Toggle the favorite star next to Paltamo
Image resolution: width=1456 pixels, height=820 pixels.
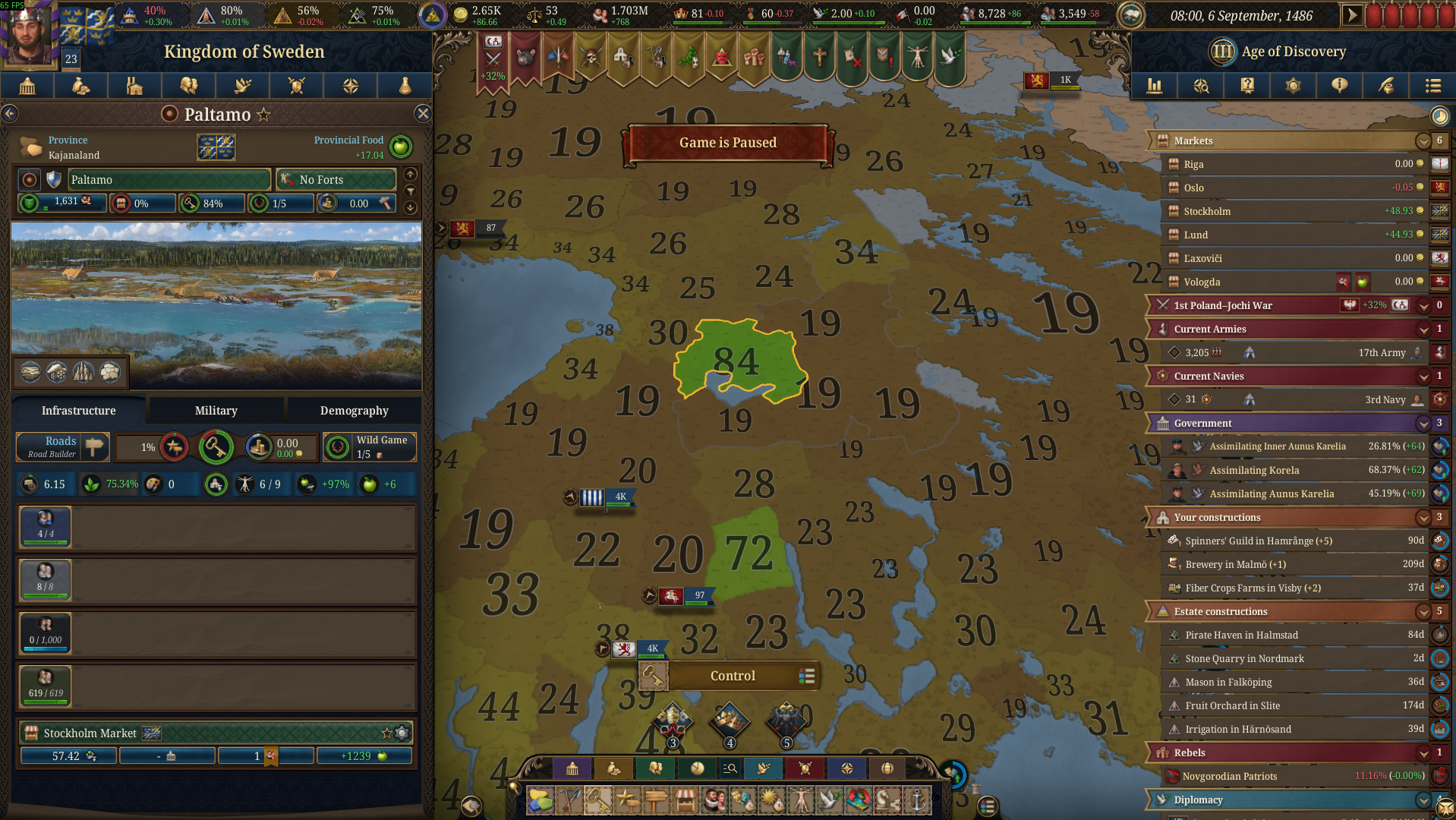(x=263, y=114)
